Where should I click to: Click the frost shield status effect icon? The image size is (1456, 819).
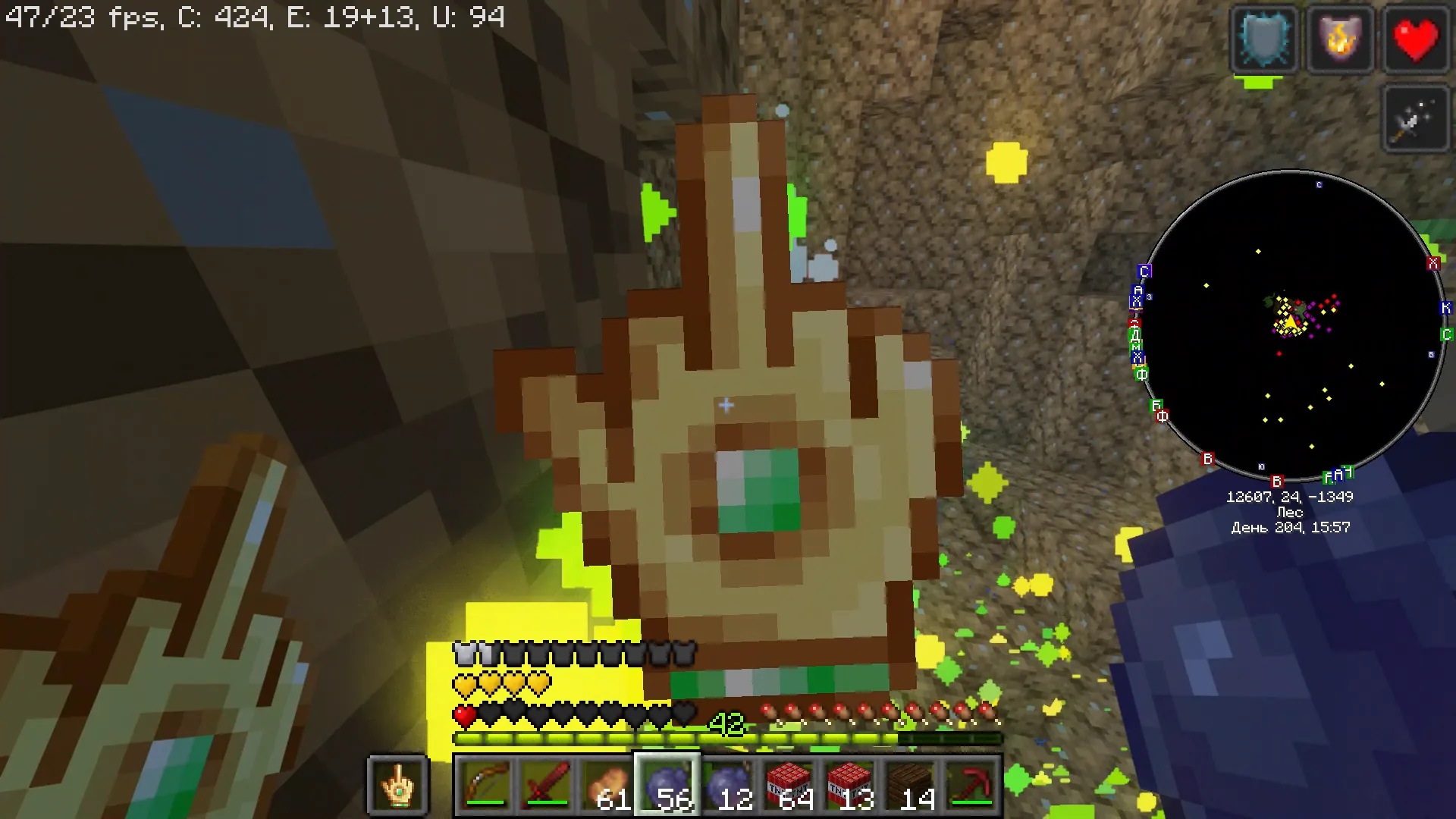(x=1264, y=39)
